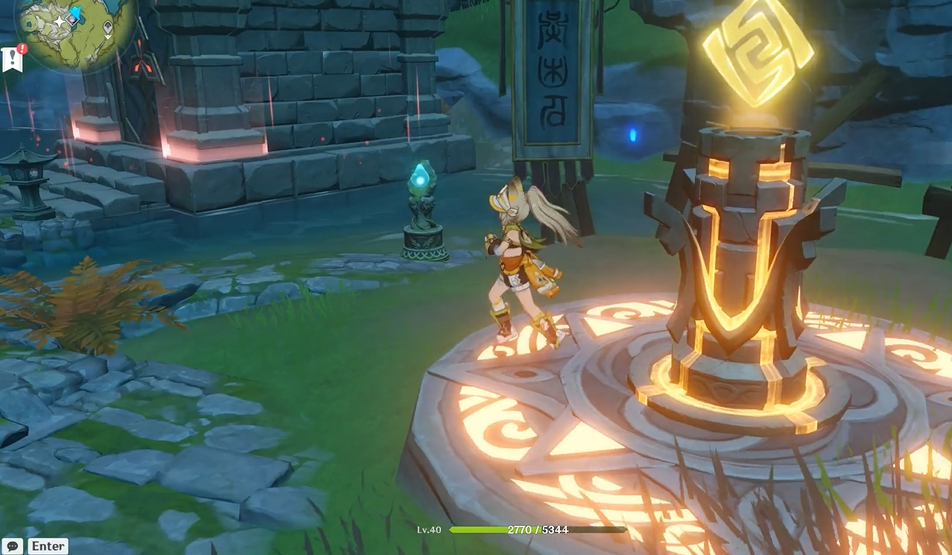Open the quest banner with red alert
This screenshot has width=952, height=555.
pyautogui.click(x=12, y=58)
